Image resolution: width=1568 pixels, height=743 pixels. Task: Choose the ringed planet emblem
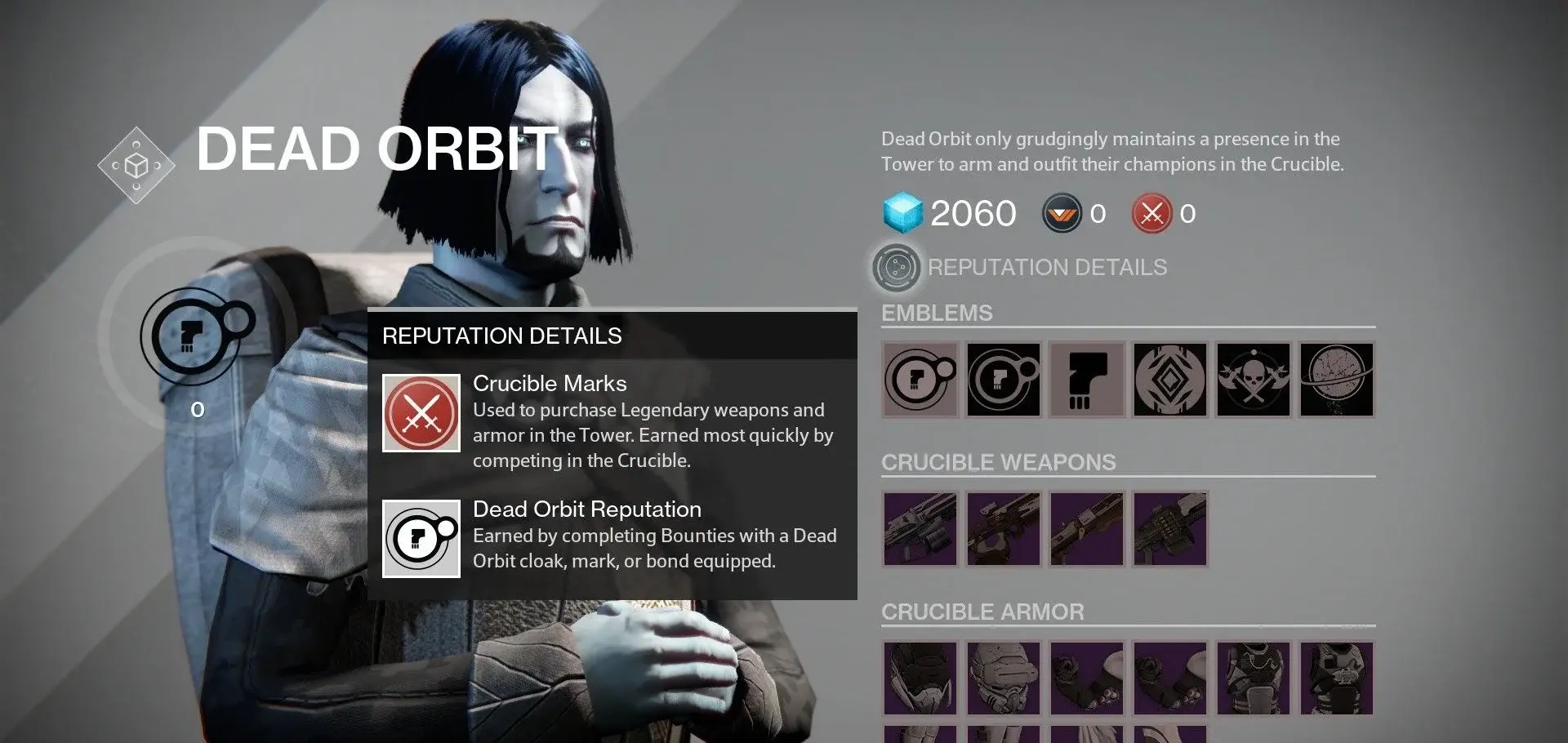(x=1337, y=380)
